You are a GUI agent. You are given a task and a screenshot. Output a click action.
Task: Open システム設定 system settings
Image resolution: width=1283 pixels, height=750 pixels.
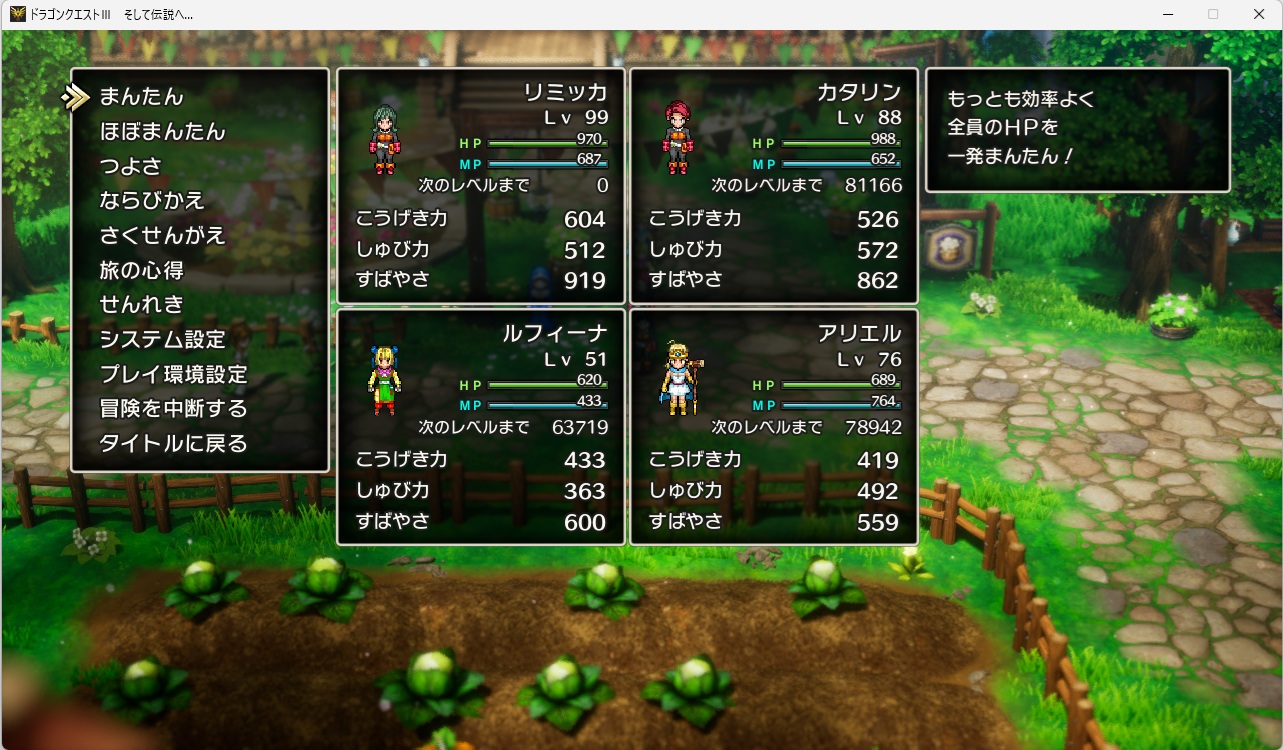point(163,340)
